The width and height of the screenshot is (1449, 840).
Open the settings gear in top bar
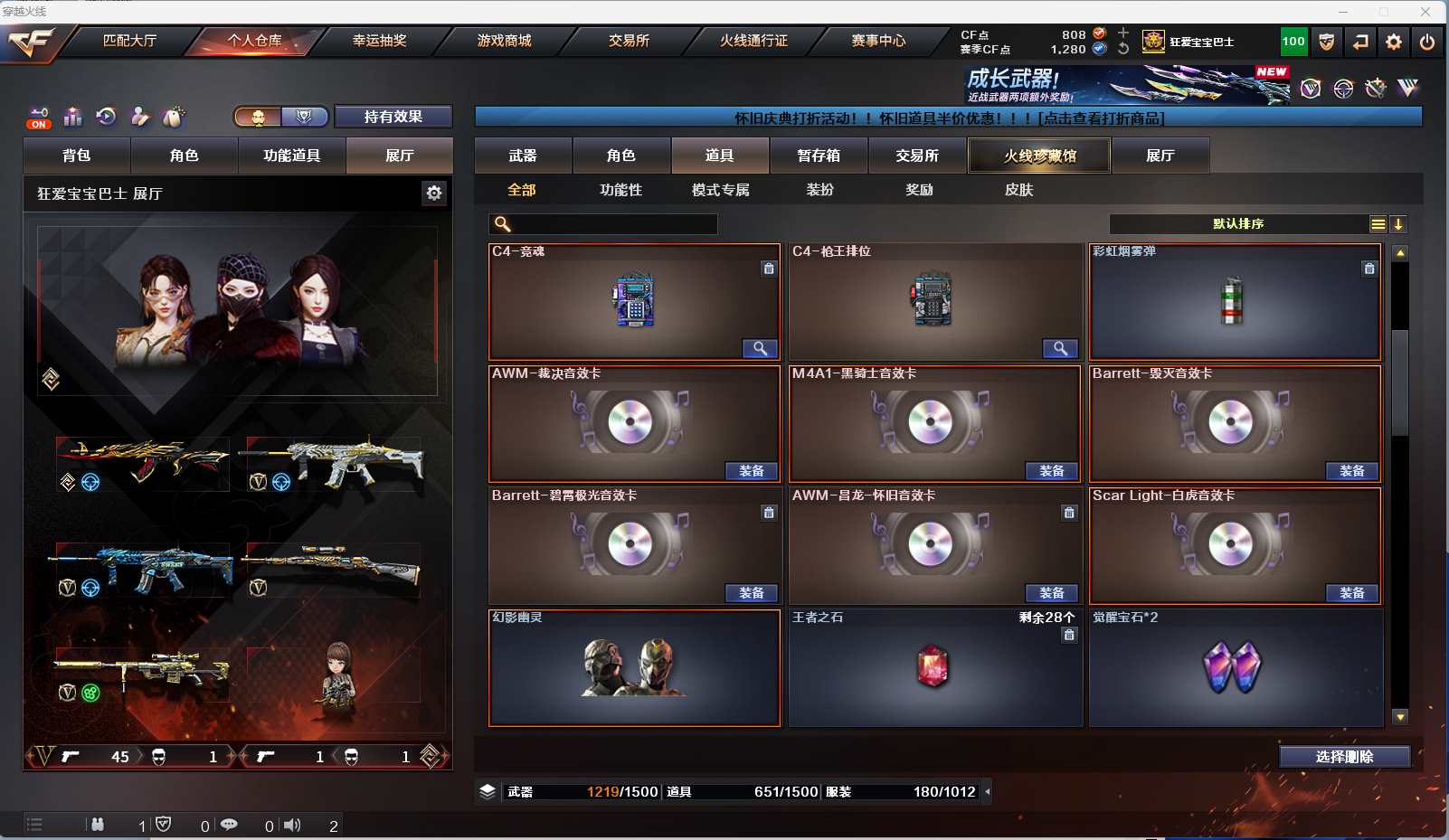(x=1394, y=42)
